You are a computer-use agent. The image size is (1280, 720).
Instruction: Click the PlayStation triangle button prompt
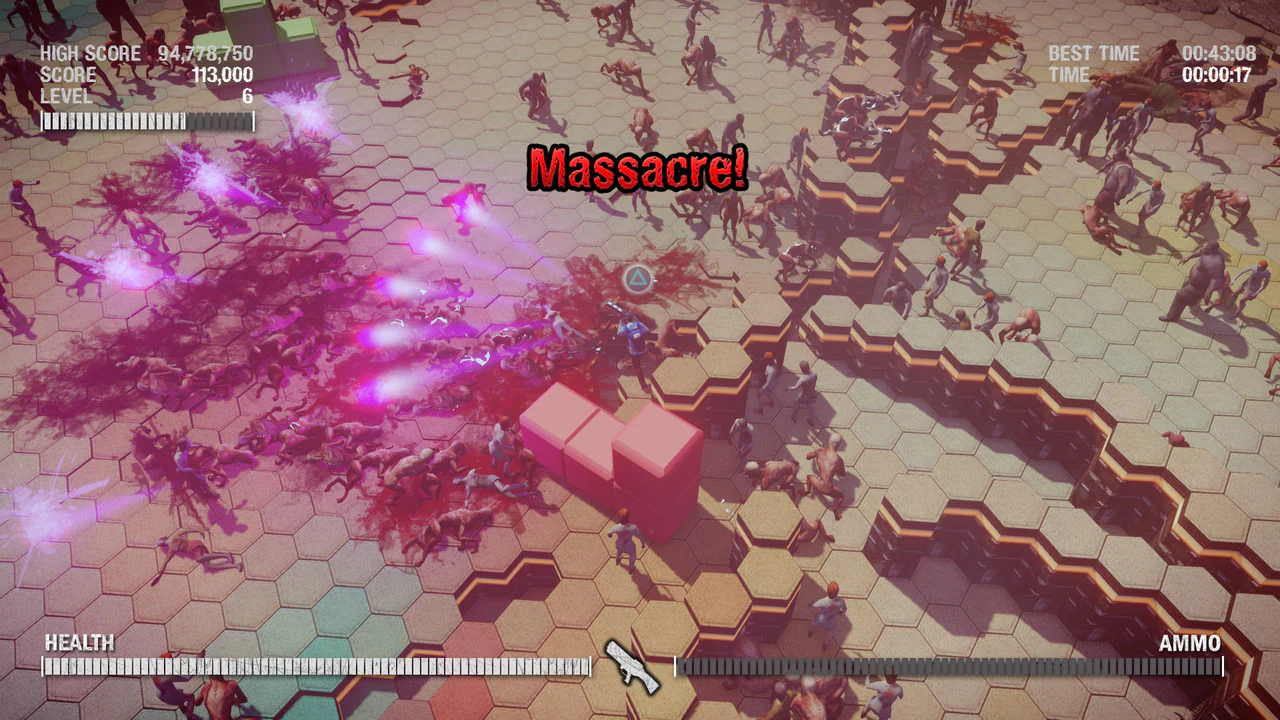coord(637,280)
